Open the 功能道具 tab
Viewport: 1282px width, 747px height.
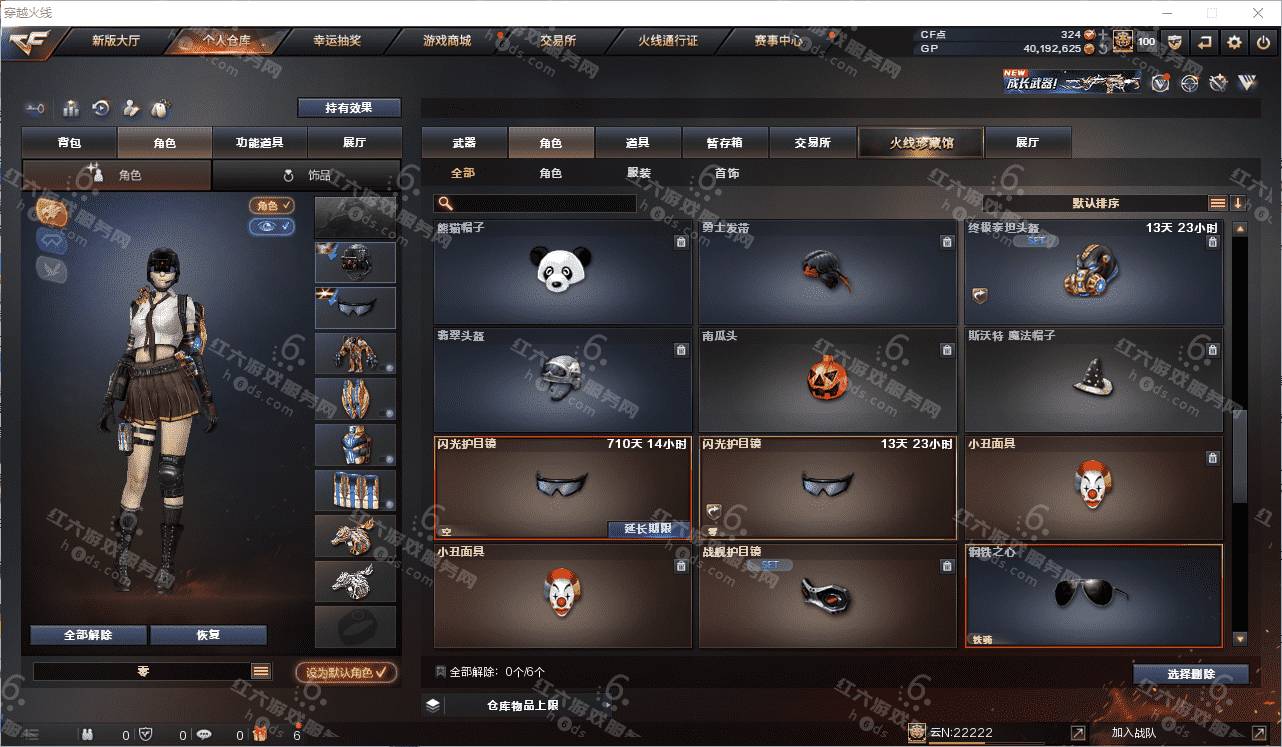[x=259, y=143]
